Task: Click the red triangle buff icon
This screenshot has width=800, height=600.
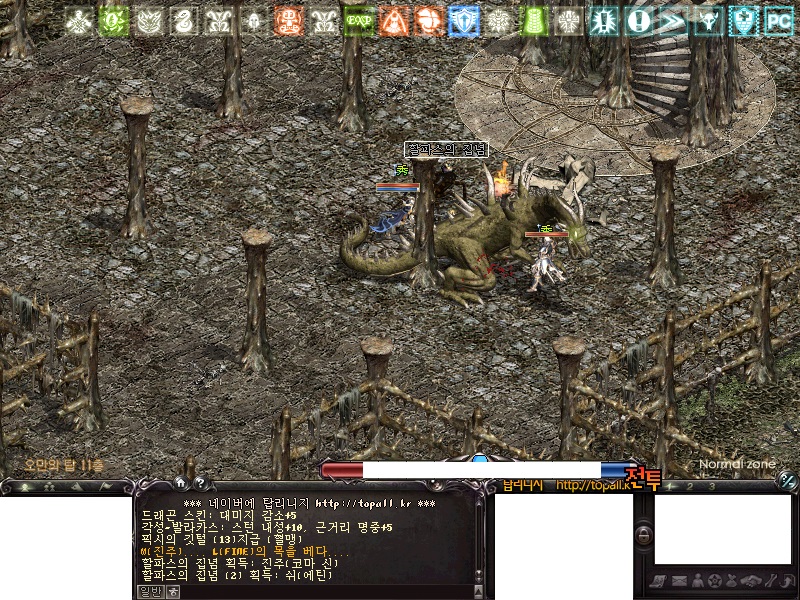Action: pos(393,20)
